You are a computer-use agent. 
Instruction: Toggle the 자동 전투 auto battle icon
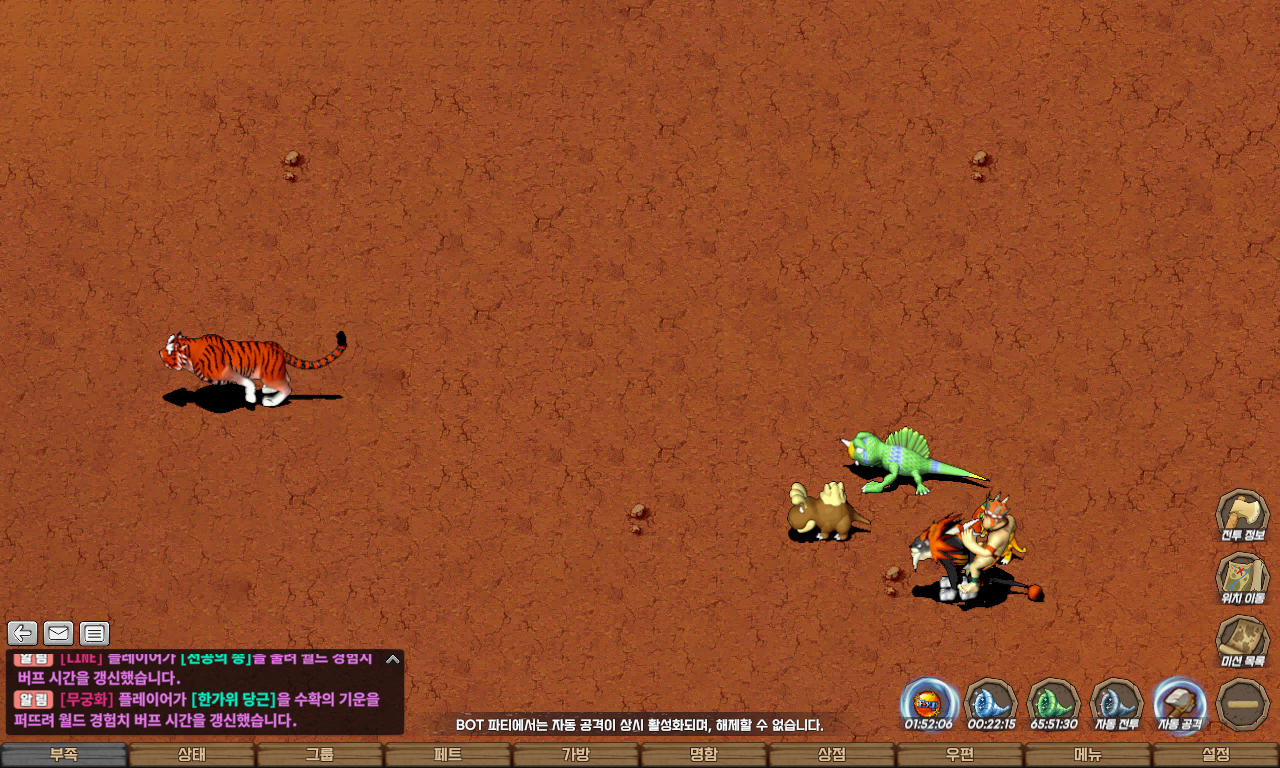(1116, 704)
